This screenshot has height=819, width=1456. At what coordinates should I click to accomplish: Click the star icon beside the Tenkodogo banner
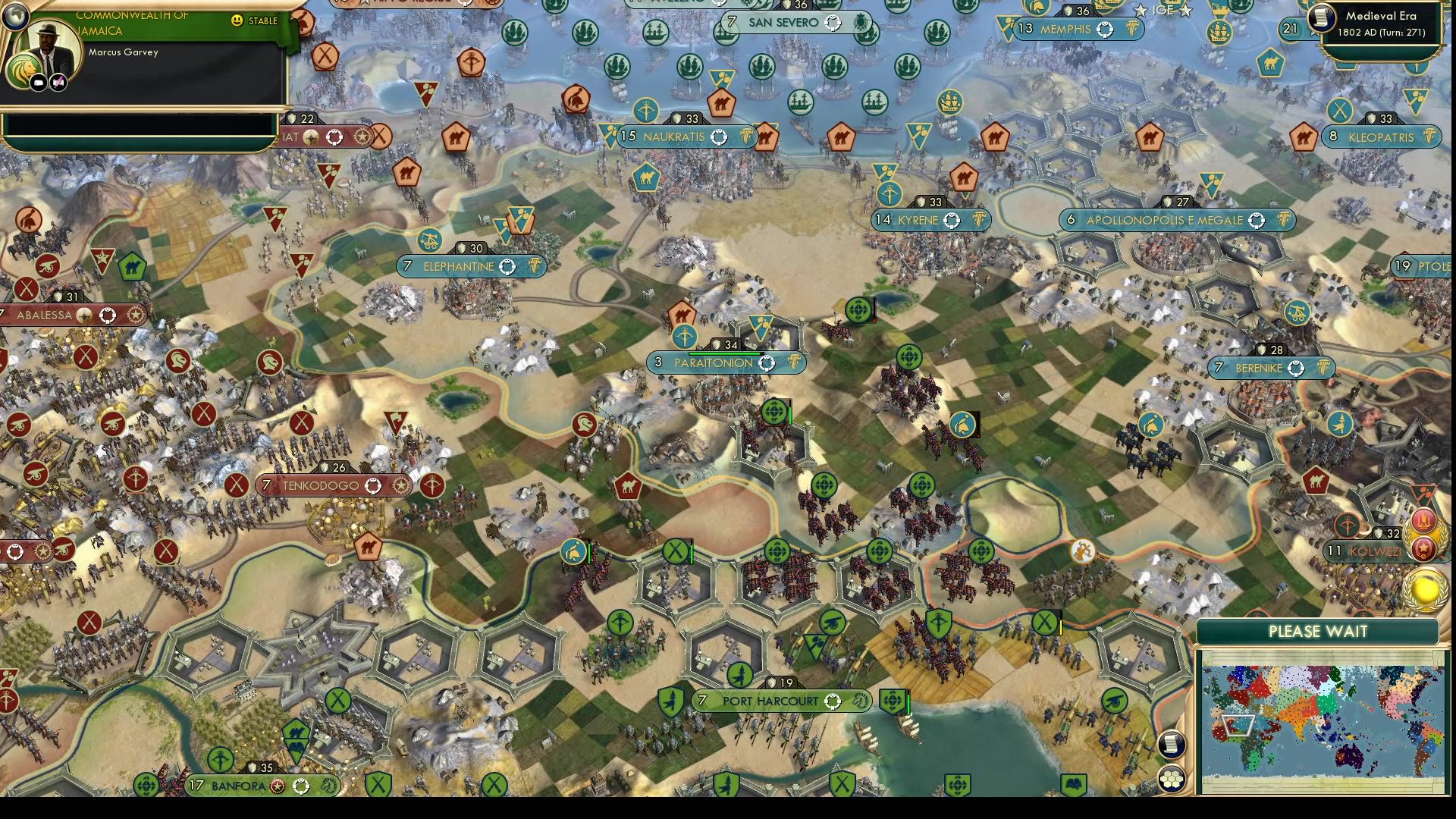[x=401, y=485]
